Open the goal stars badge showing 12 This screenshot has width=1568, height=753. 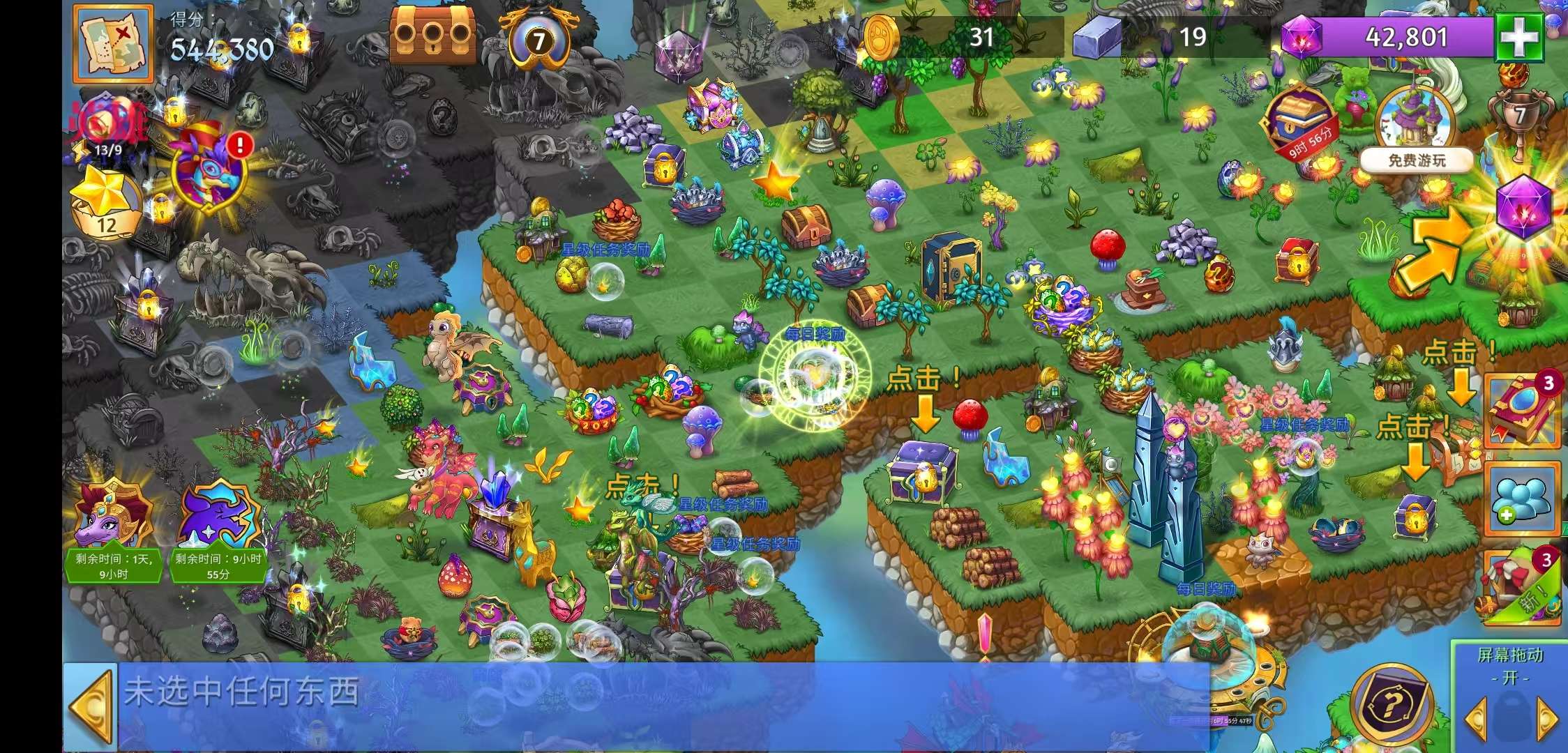105,204
